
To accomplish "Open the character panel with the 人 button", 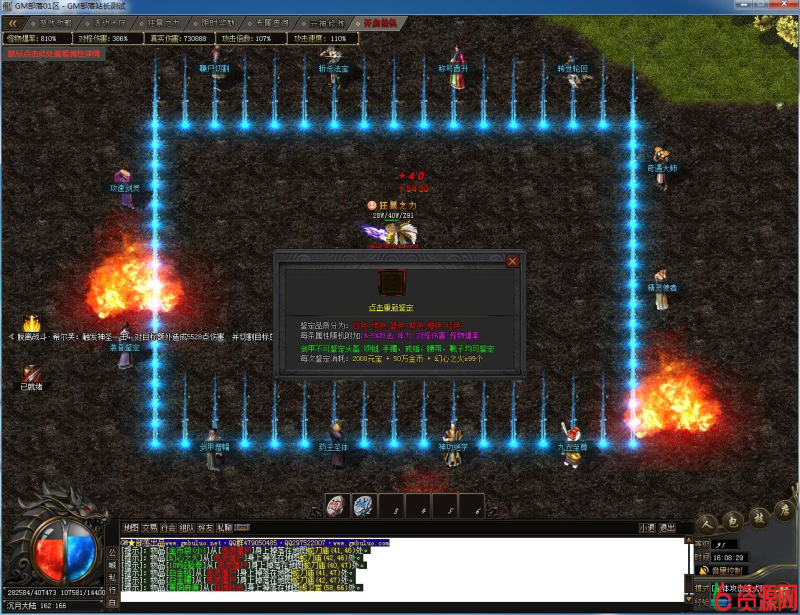I will (707, 522).
